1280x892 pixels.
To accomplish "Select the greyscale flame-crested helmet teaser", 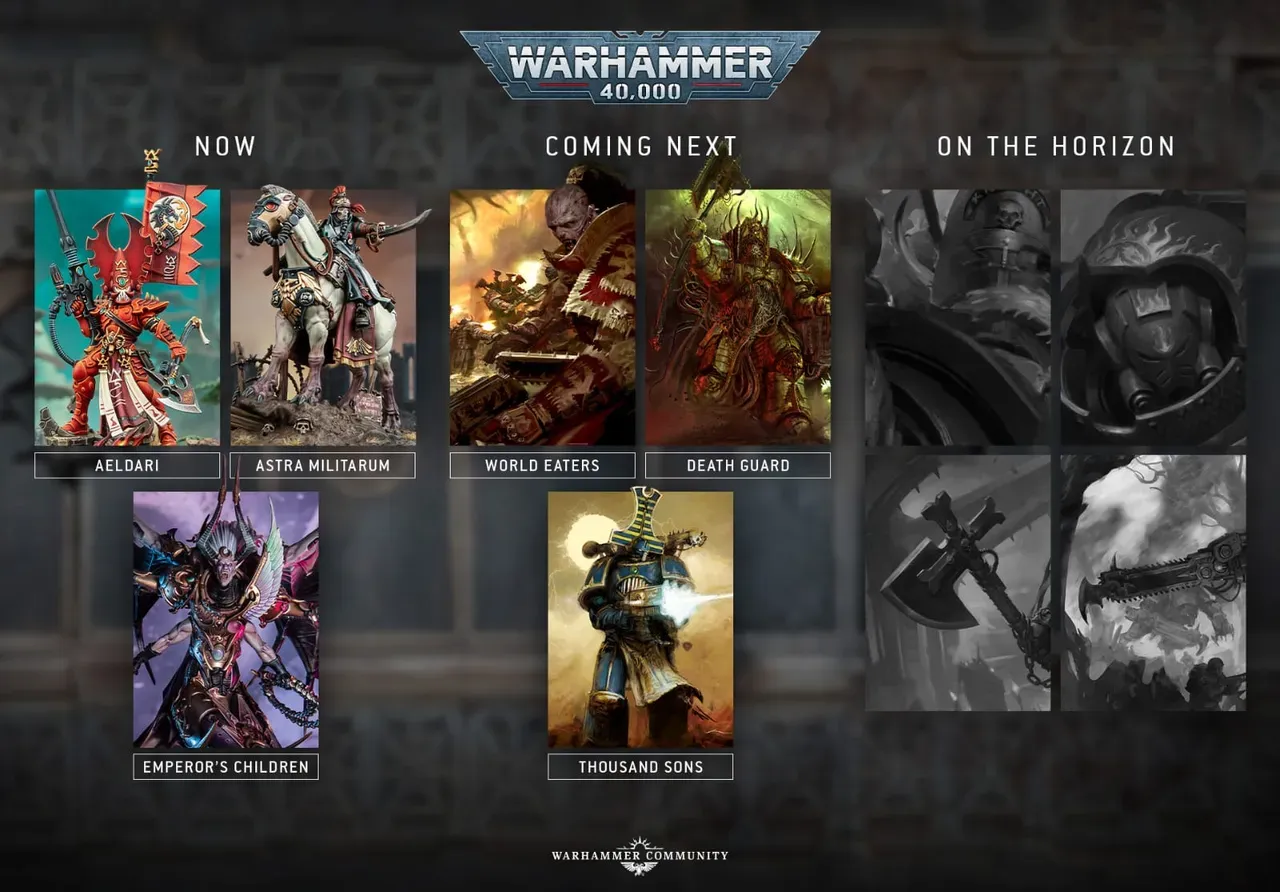I will [1153, 317].
